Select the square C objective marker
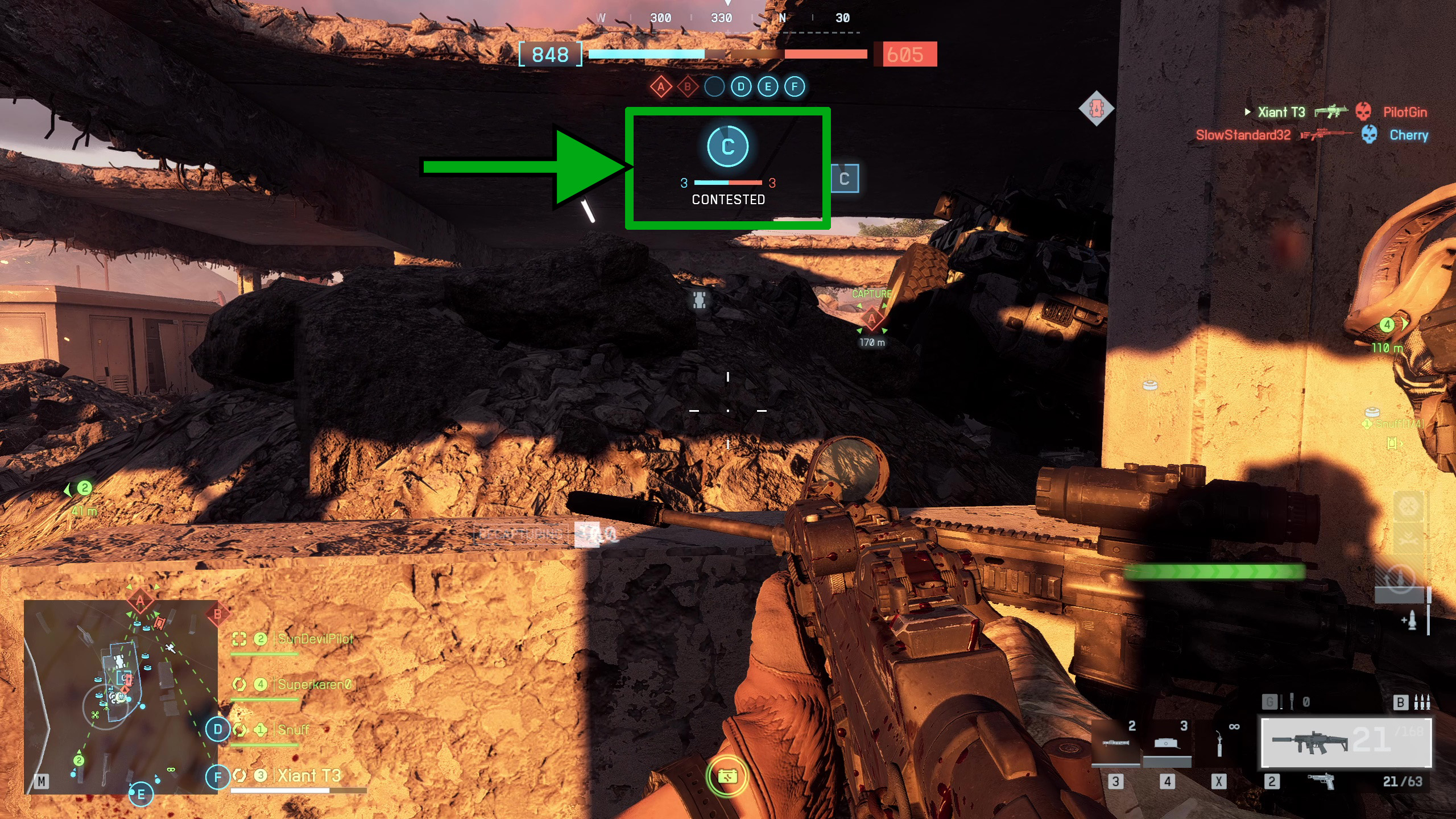1456x819 pixels. tap(845, 179)
